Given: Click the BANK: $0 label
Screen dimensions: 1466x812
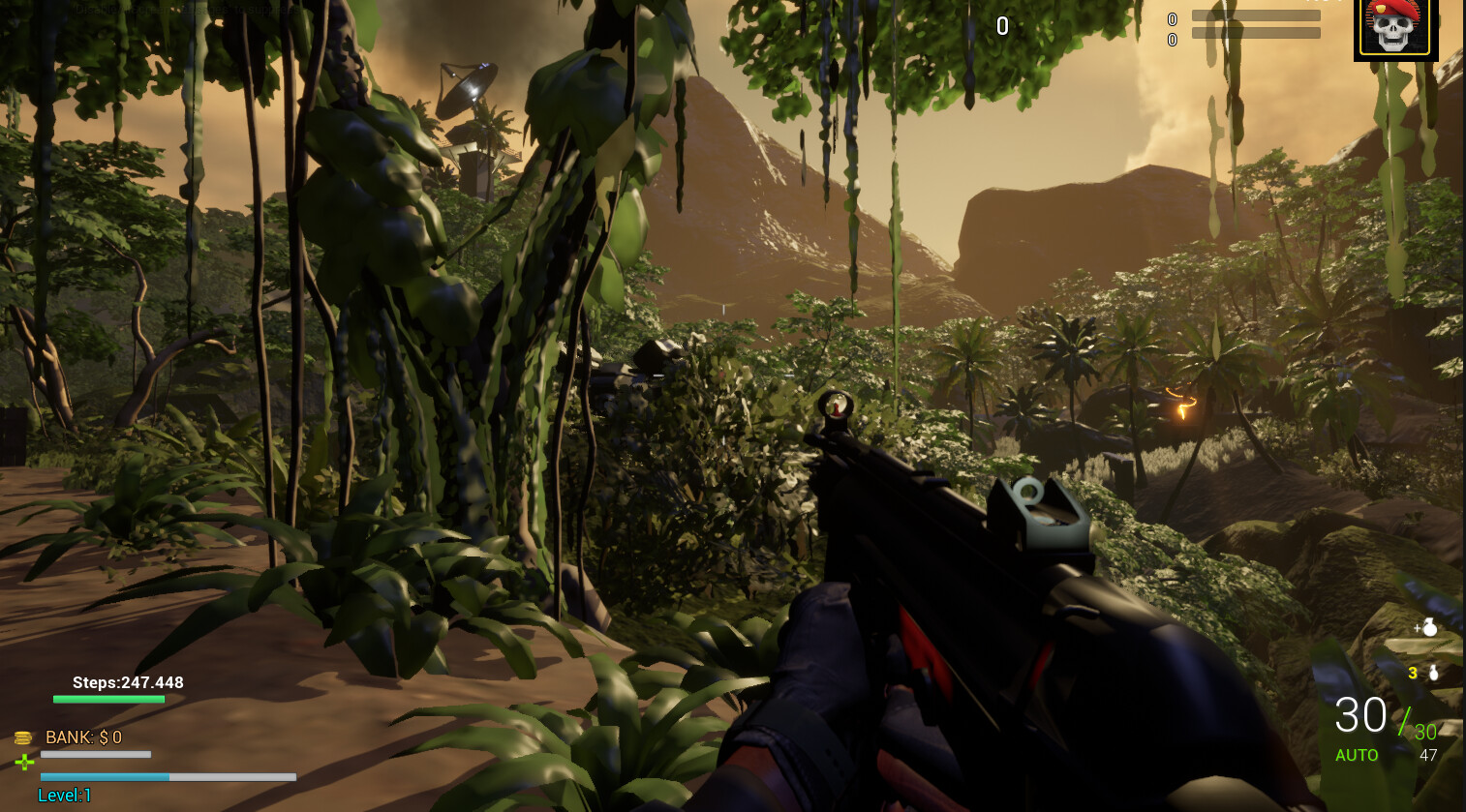Looking at the screenshot, I should coord(82,737).
